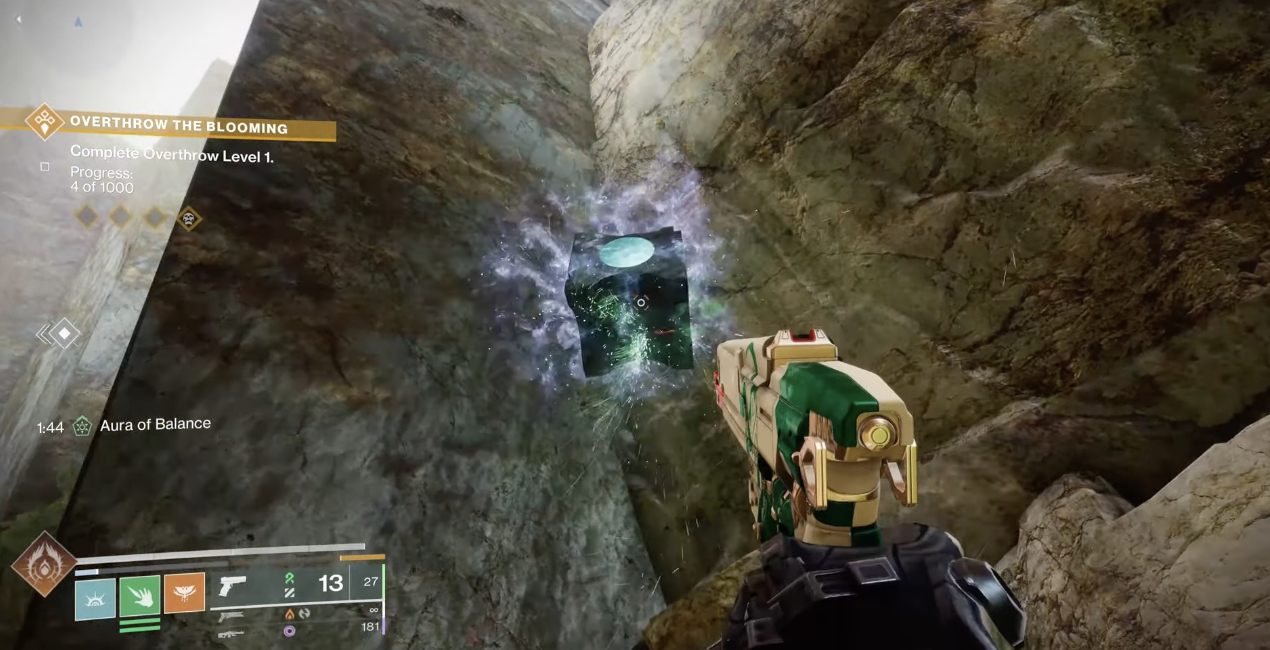Viewport: 1270px width, 650px height.
Task: Switch to the second weapon slot icon
Action: point(230,616)
